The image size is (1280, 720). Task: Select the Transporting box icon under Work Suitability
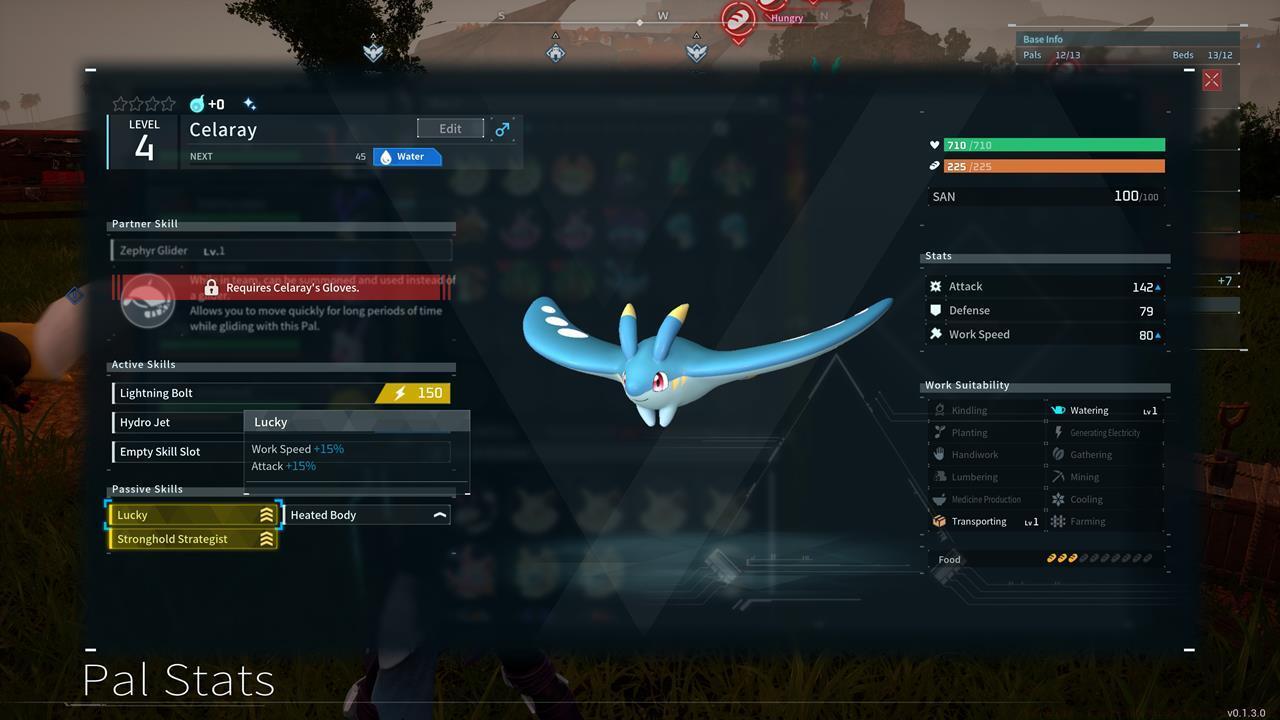940,521
